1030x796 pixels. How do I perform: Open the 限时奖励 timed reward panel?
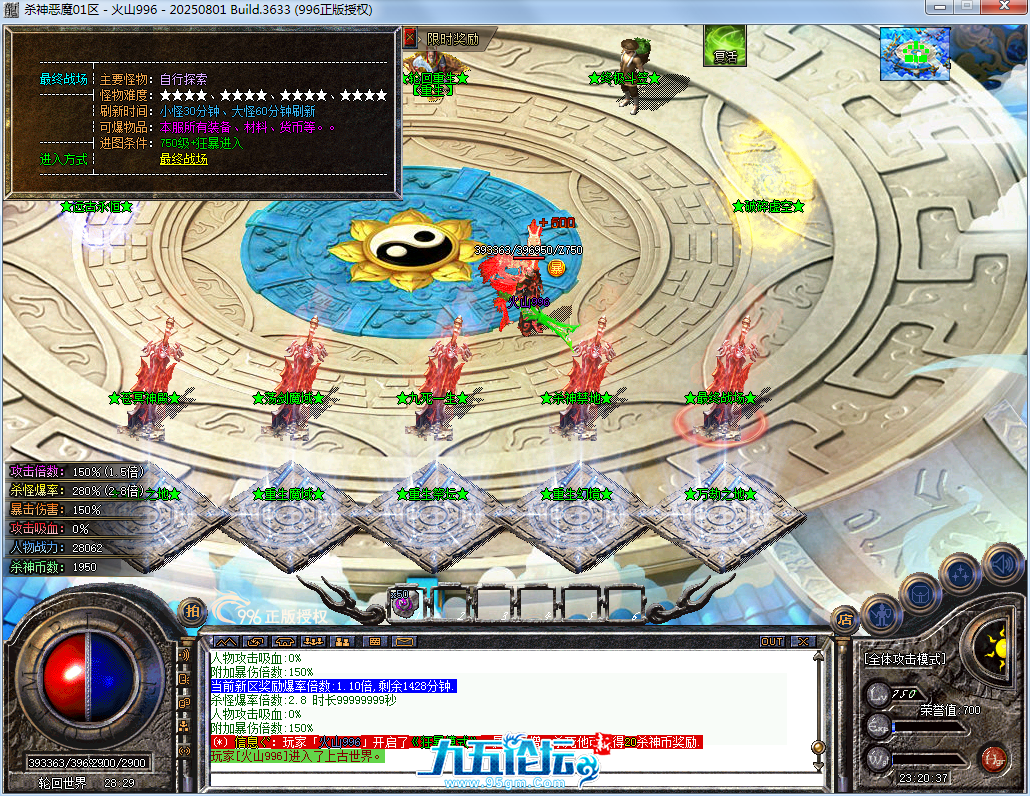click(x=452, y=39)
